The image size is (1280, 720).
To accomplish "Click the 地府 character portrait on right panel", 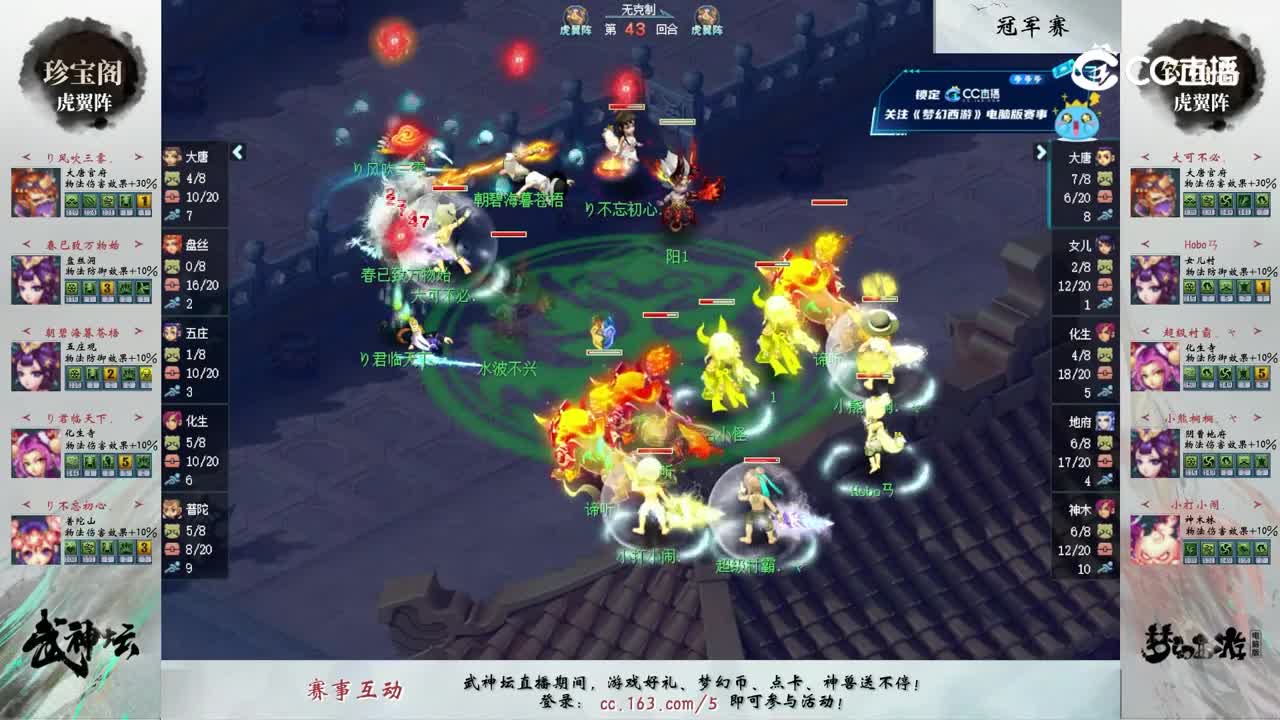I will tap(1107, 424).
